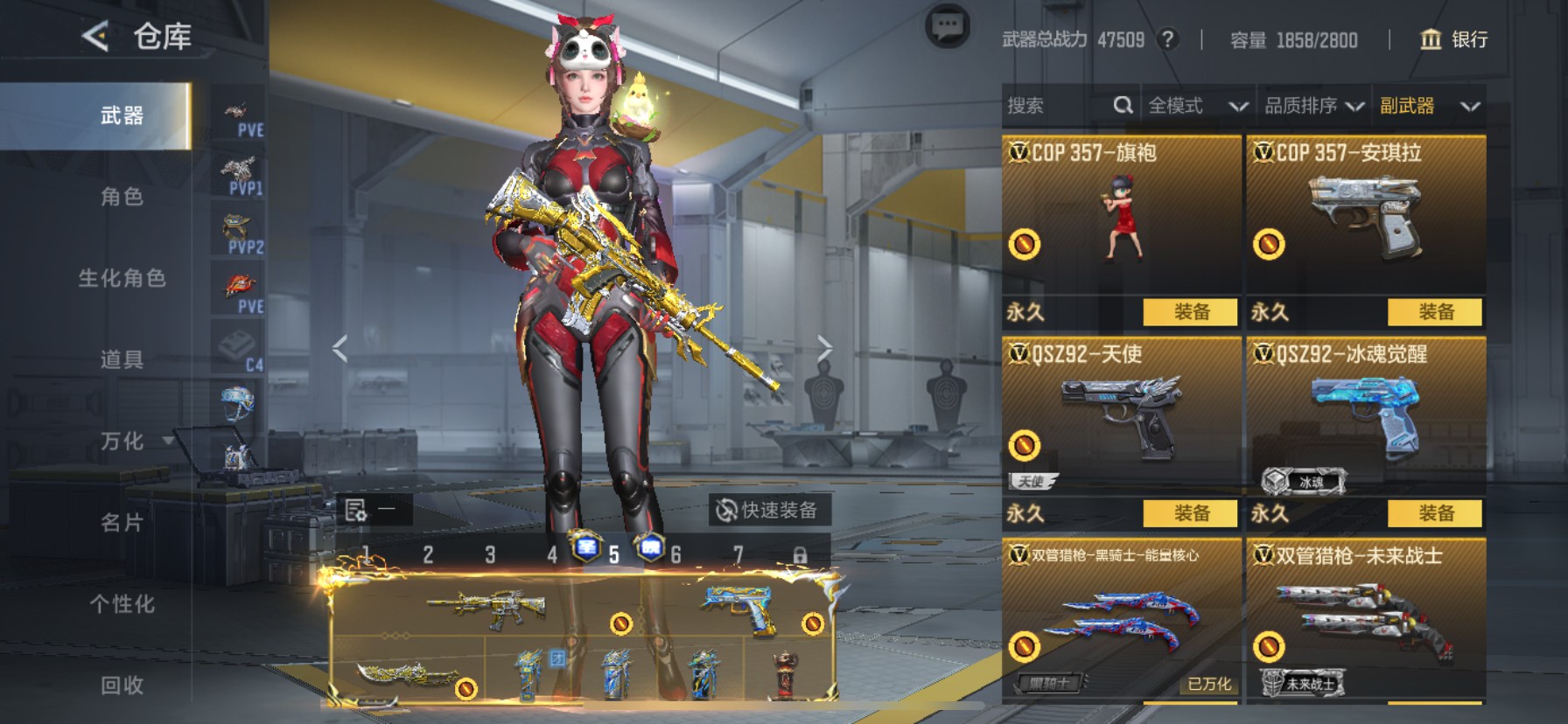Tap the 快速装备 quick equip button
The image size is (1568, 724).
(767, 510)
